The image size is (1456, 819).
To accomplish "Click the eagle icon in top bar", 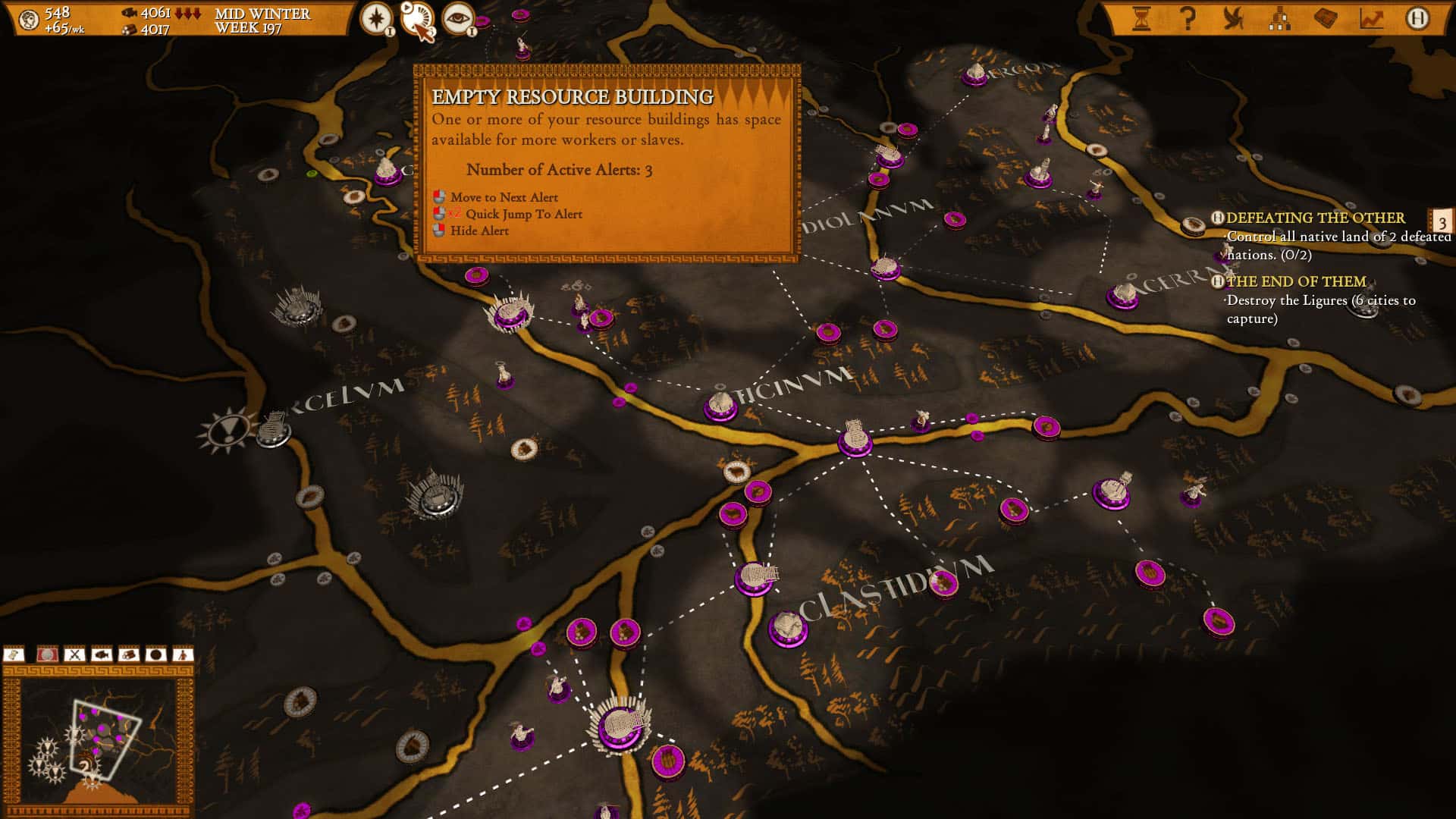I will [1234, 18].
